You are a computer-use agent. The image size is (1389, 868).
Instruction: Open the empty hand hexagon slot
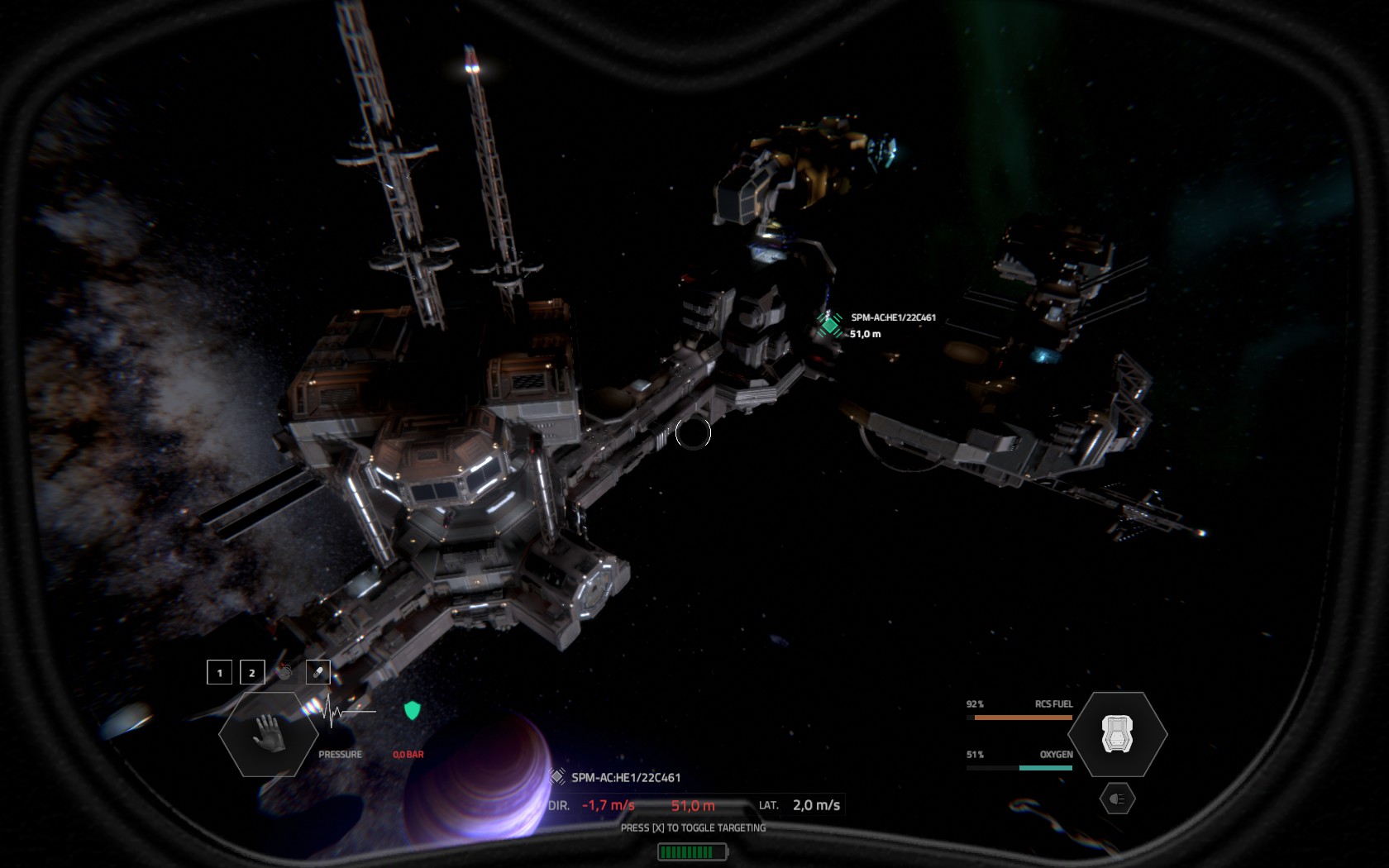(269, 734)
